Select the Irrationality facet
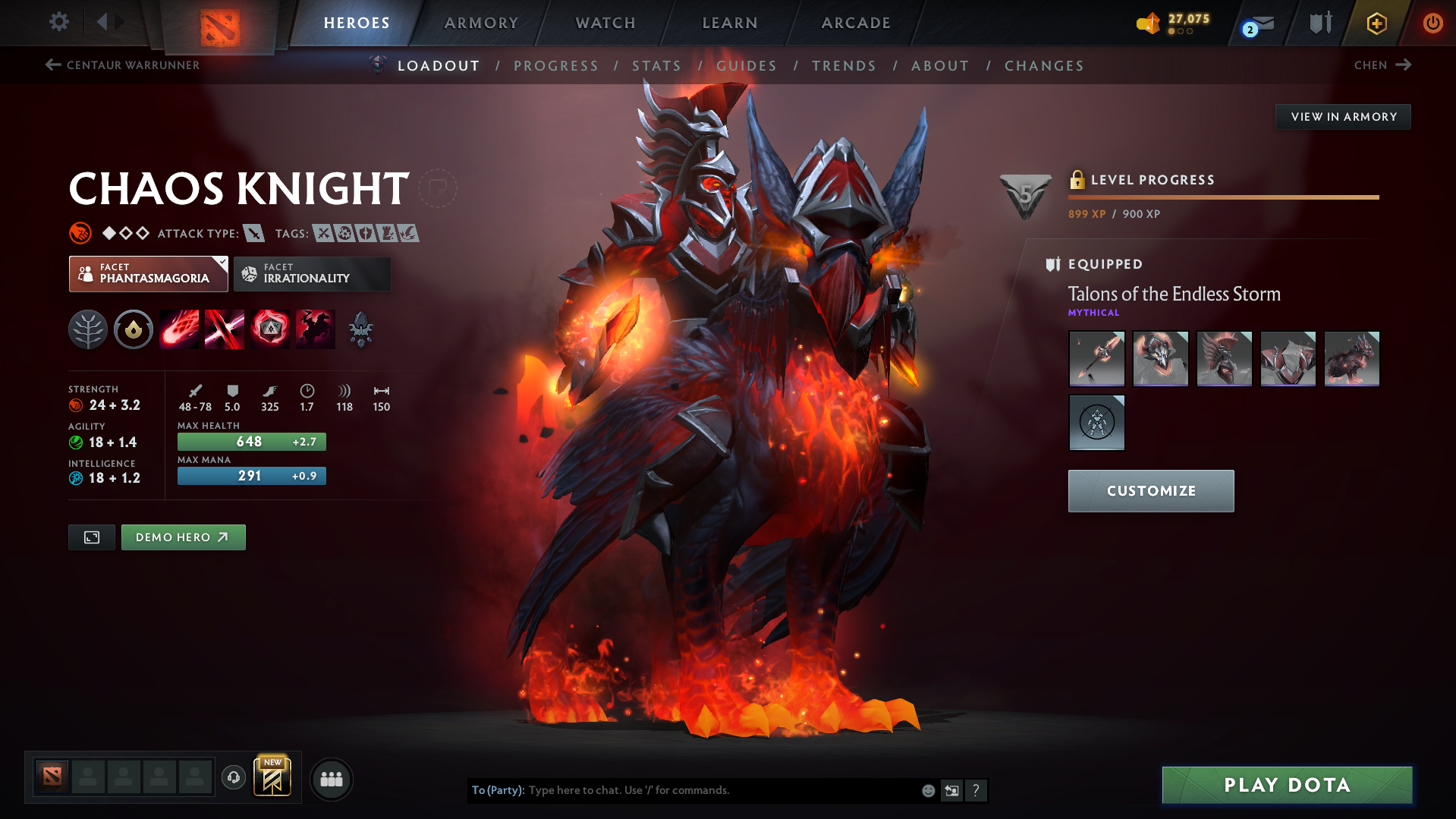Screen dimensions: 1456x819 (312, 273)
